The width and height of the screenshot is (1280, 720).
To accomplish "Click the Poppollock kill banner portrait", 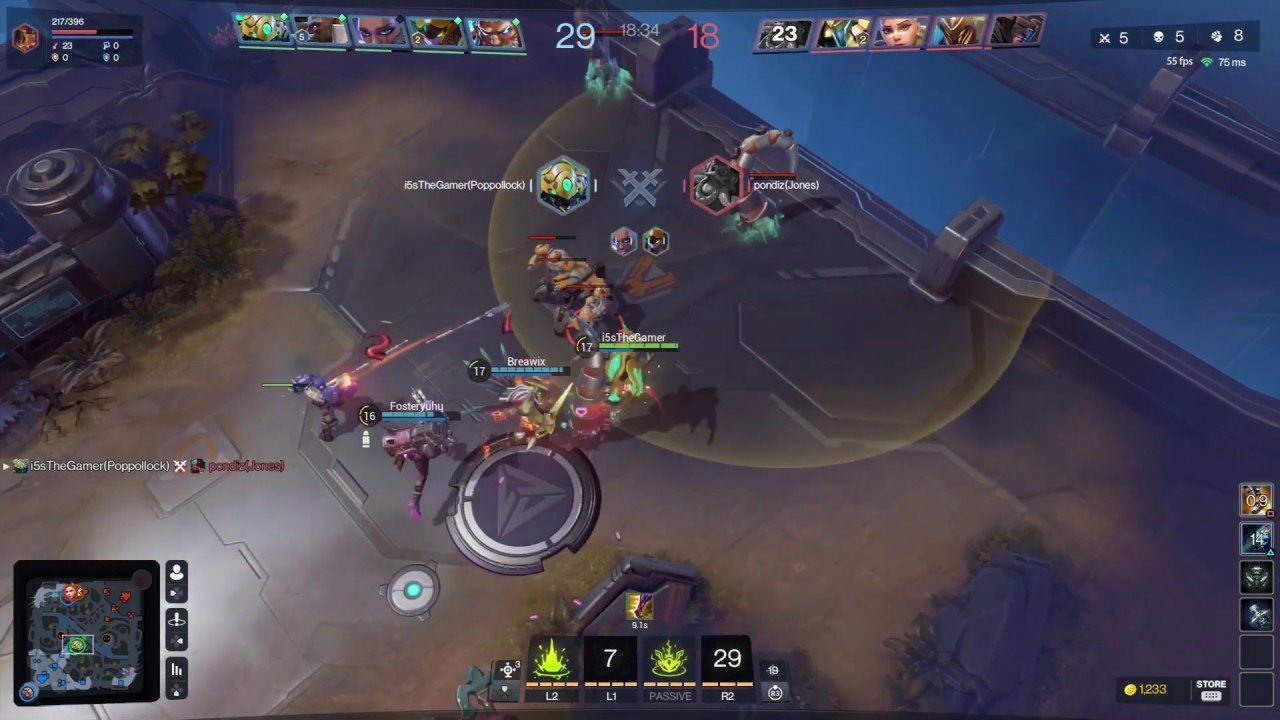I will pyautogui.click(x=563, y=185).
